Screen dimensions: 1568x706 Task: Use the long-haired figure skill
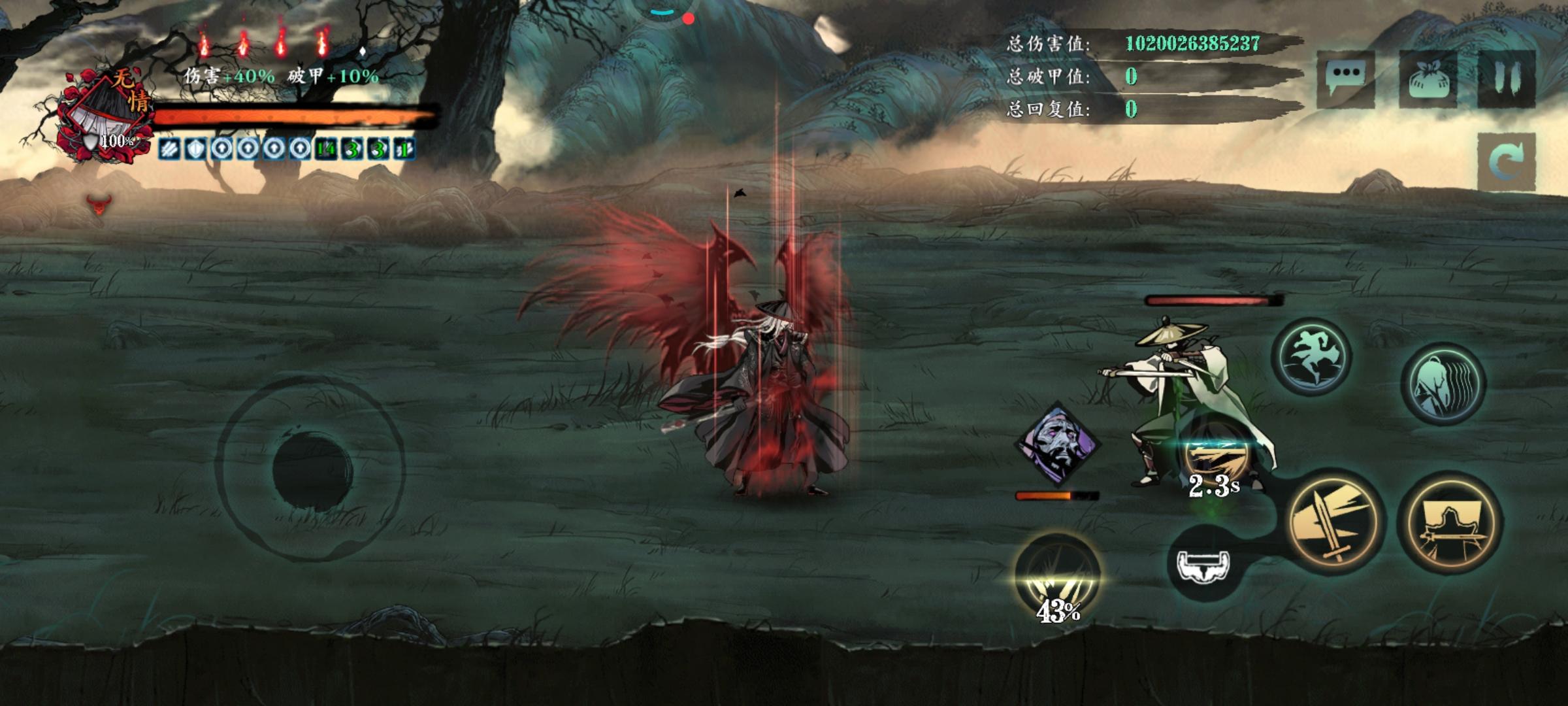coord(1443,384)
